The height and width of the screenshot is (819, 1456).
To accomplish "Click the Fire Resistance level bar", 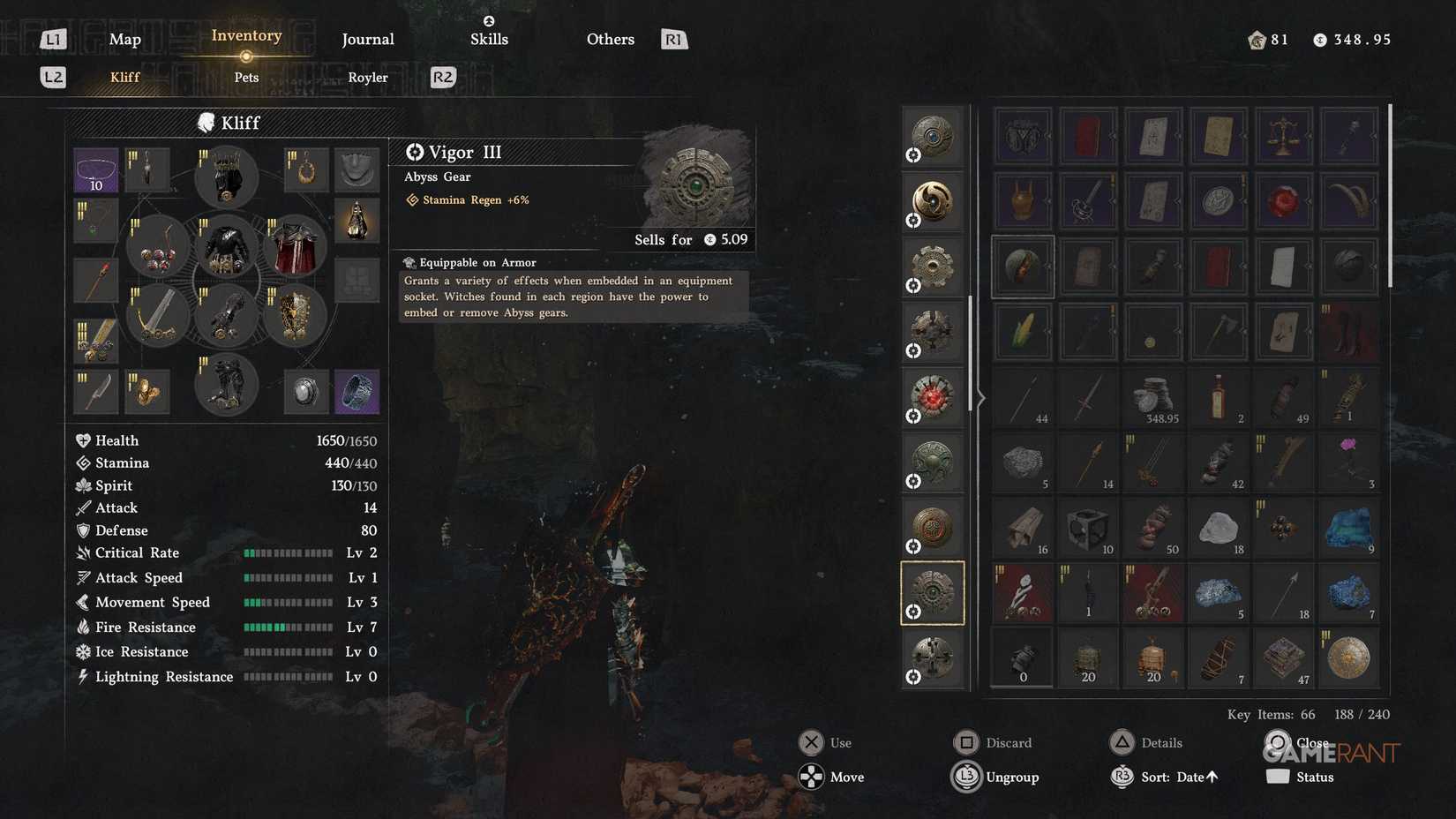I will pos(288,627).
